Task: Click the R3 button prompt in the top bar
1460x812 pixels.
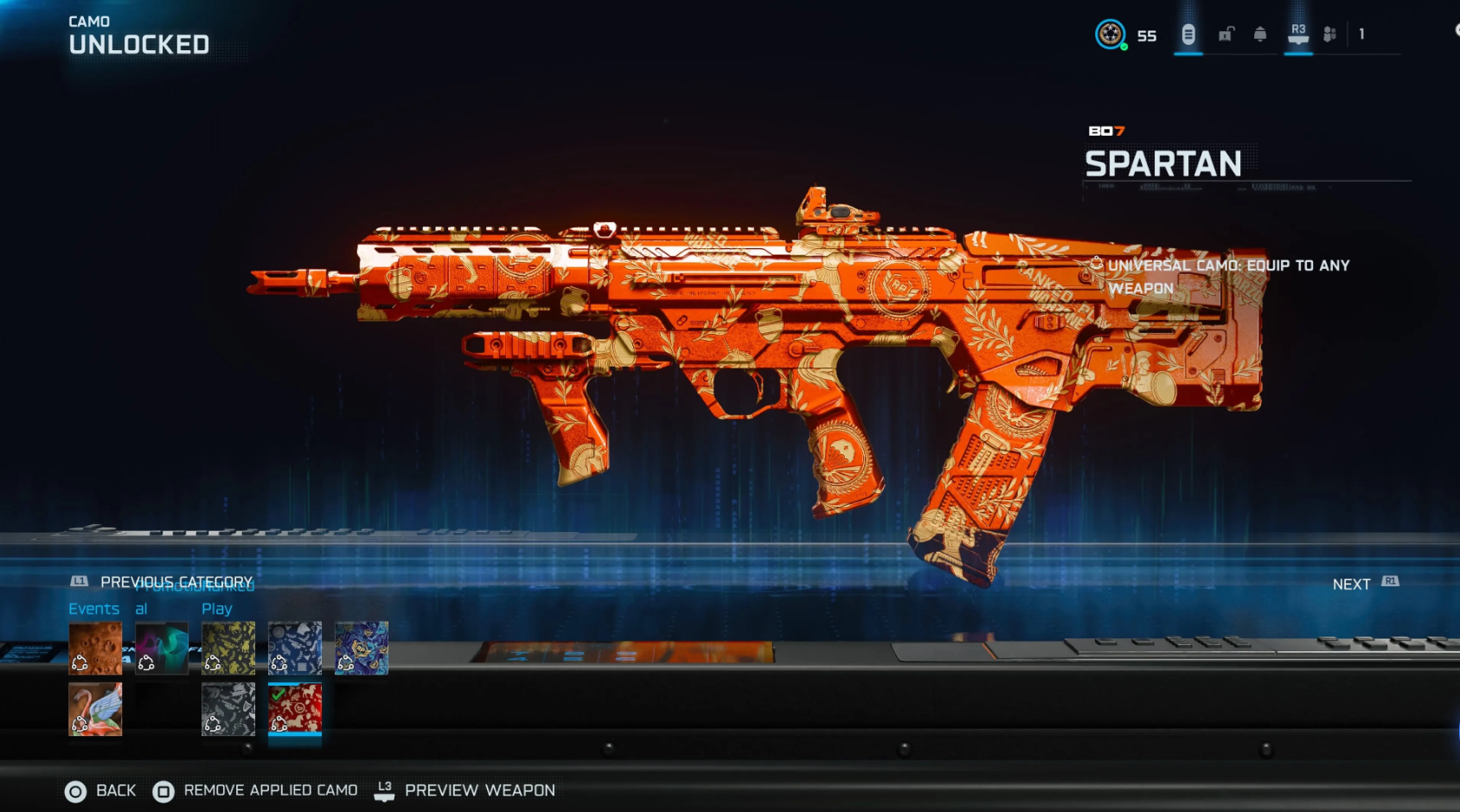Action: pyautogui.click(x=1299, y=32)
